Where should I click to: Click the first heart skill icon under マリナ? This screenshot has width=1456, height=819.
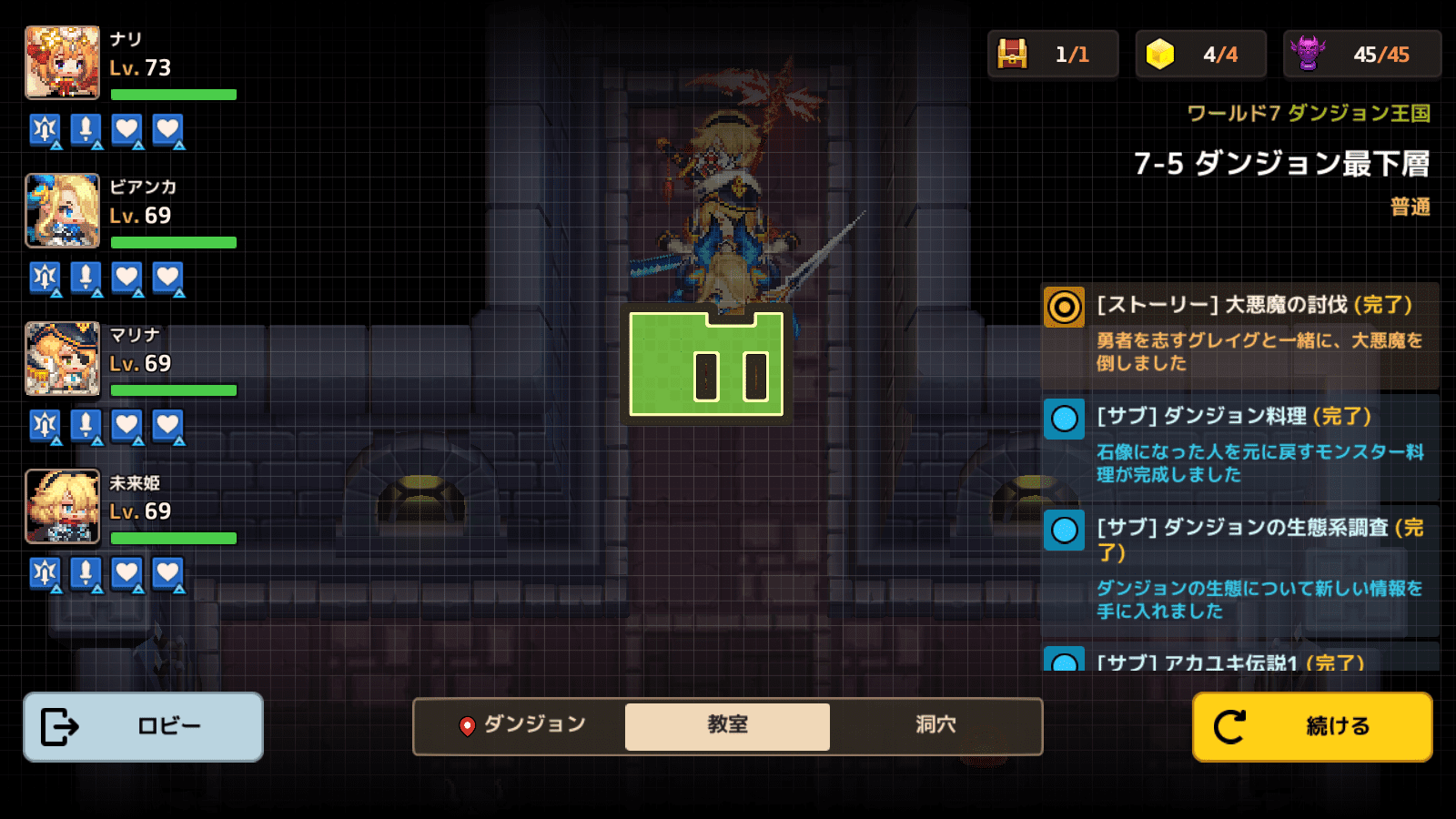(x=126, y=426)
